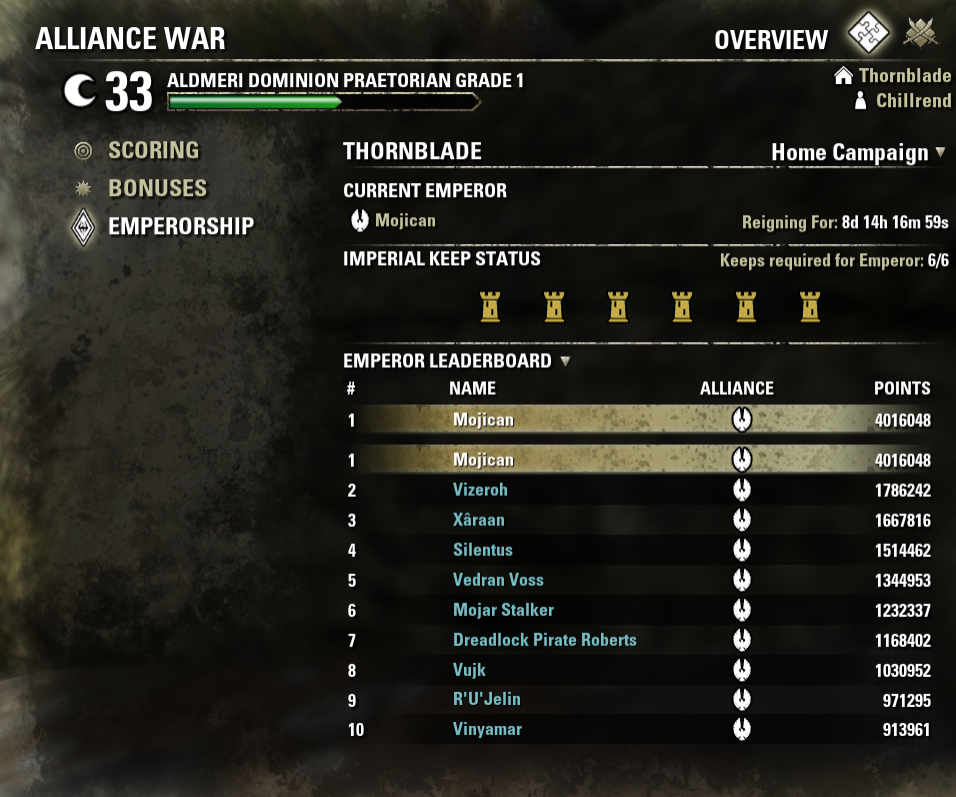
Task: Click the Points column header
Action: click(x=902, y=388)
